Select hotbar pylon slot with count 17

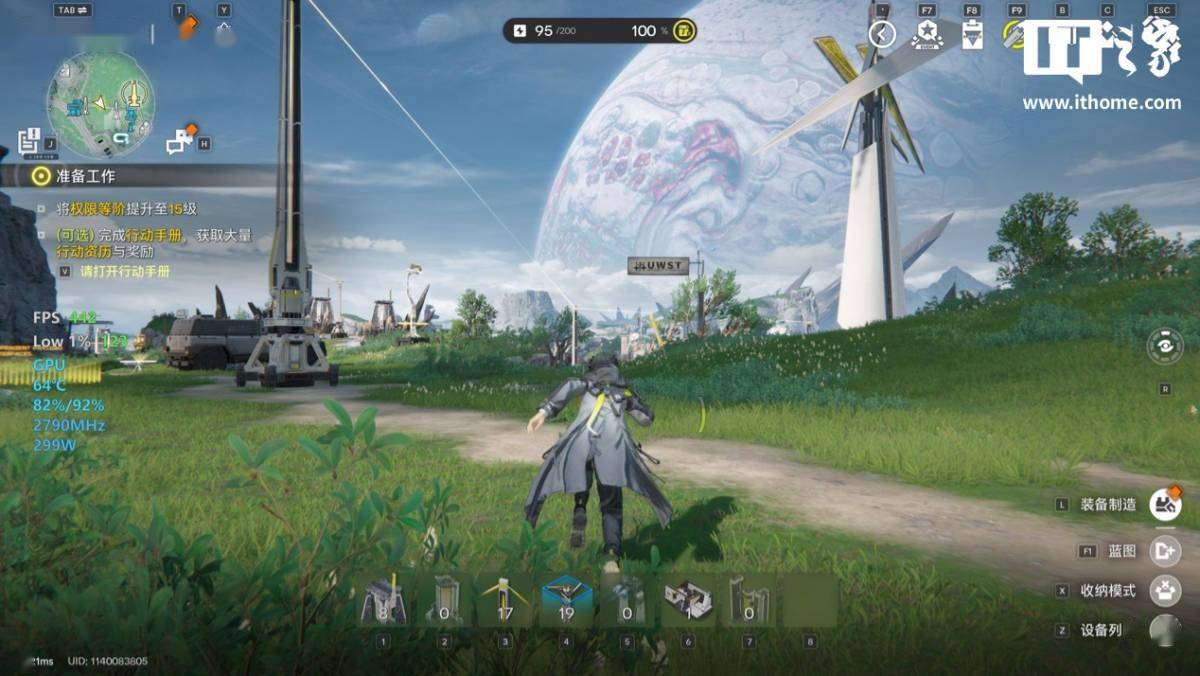pos(505,602)
